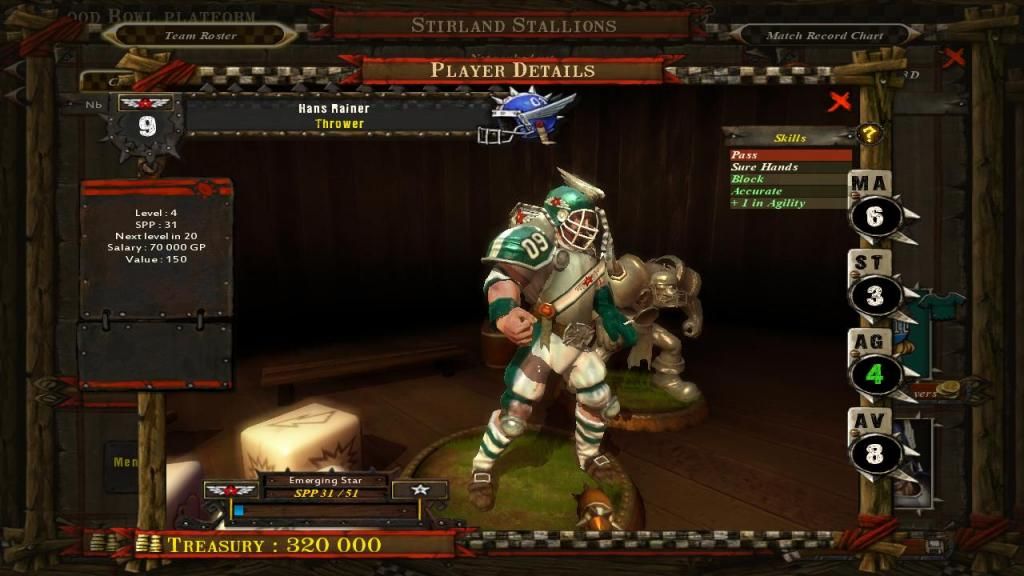Open the skills help question mark

click(871, 134)
